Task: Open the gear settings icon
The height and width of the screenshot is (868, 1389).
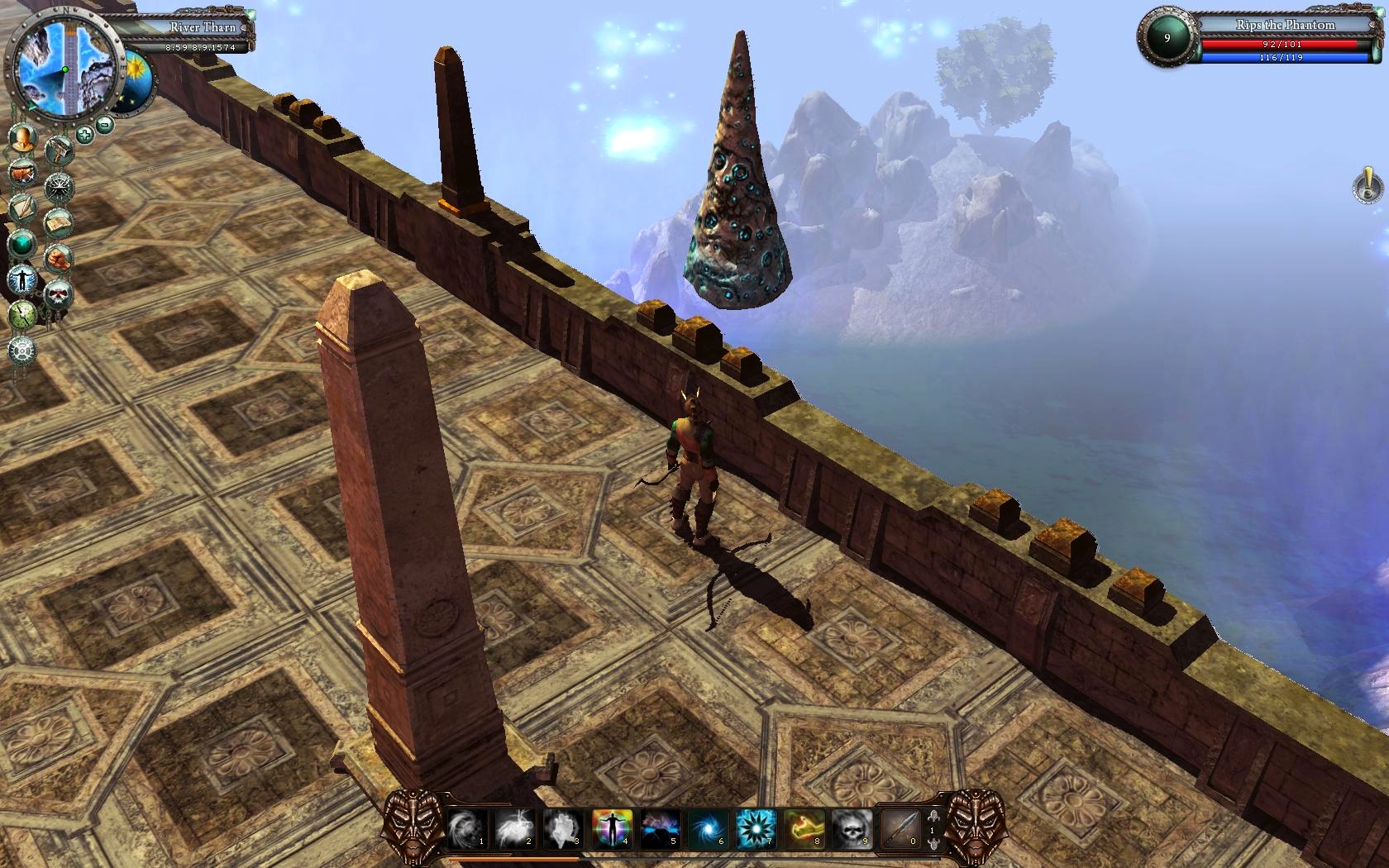Action: 22,350
